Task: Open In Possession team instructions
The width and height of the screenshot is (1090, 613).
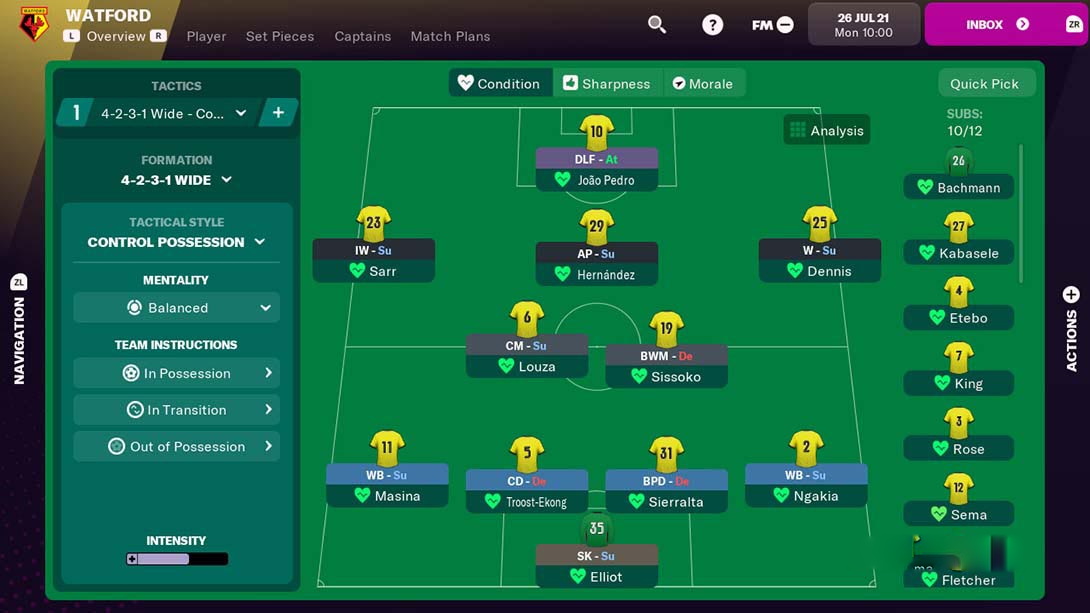Action: [176, 373]
